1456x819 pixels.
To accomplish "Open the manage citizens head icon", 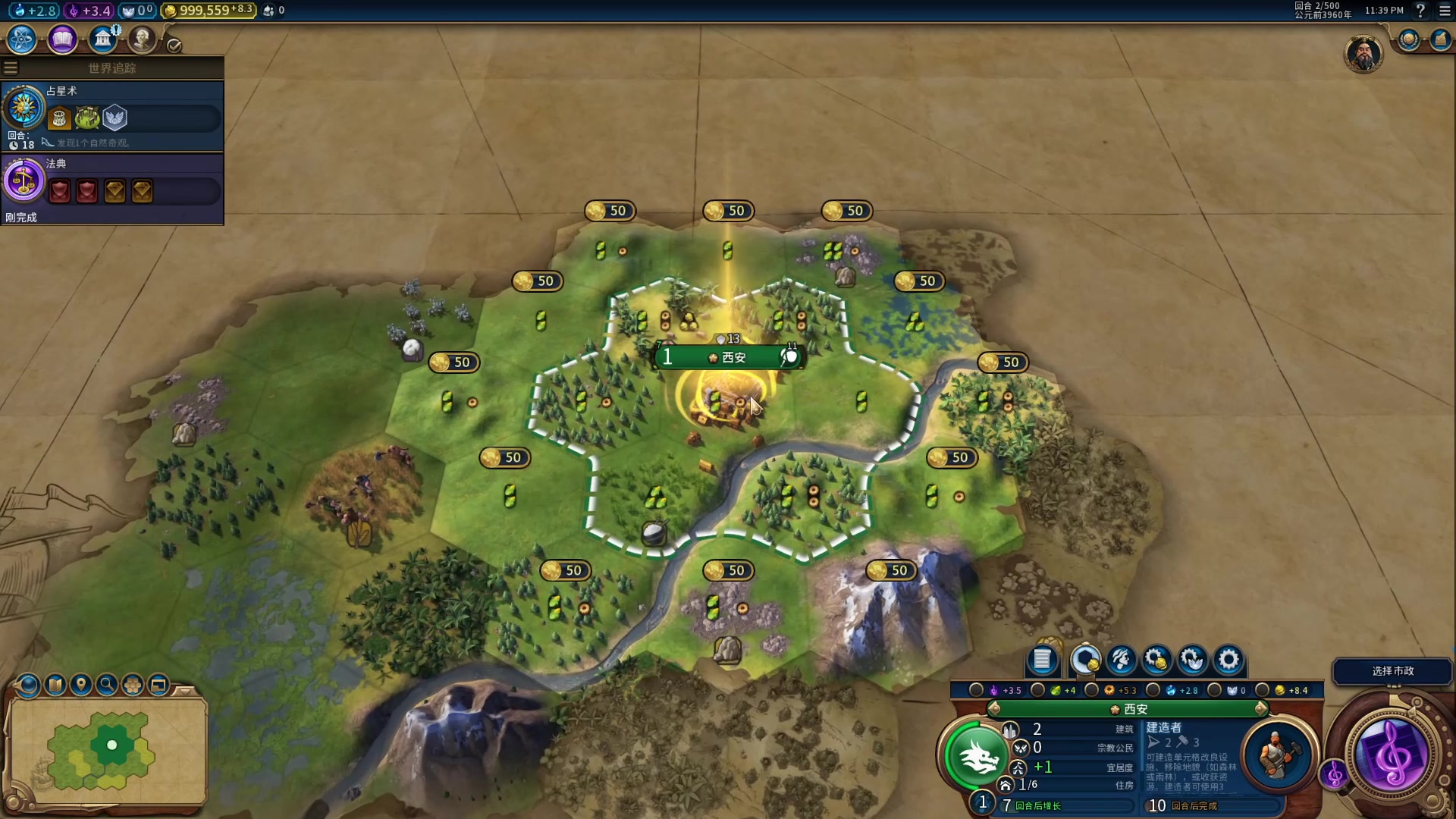I will coord(1121,661).
